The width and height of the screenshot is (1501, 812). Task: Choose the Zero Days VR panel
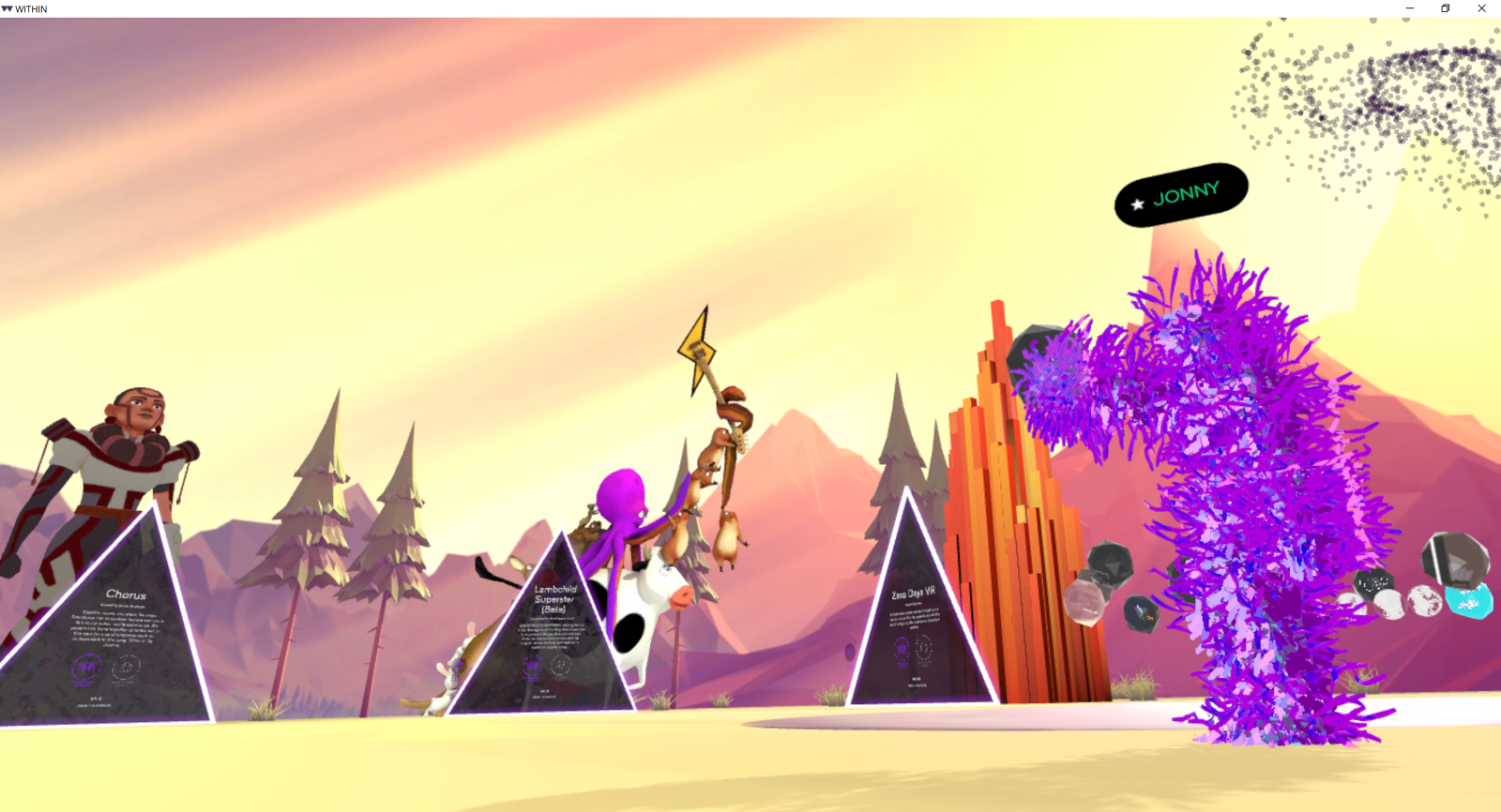tap(915, 628)
